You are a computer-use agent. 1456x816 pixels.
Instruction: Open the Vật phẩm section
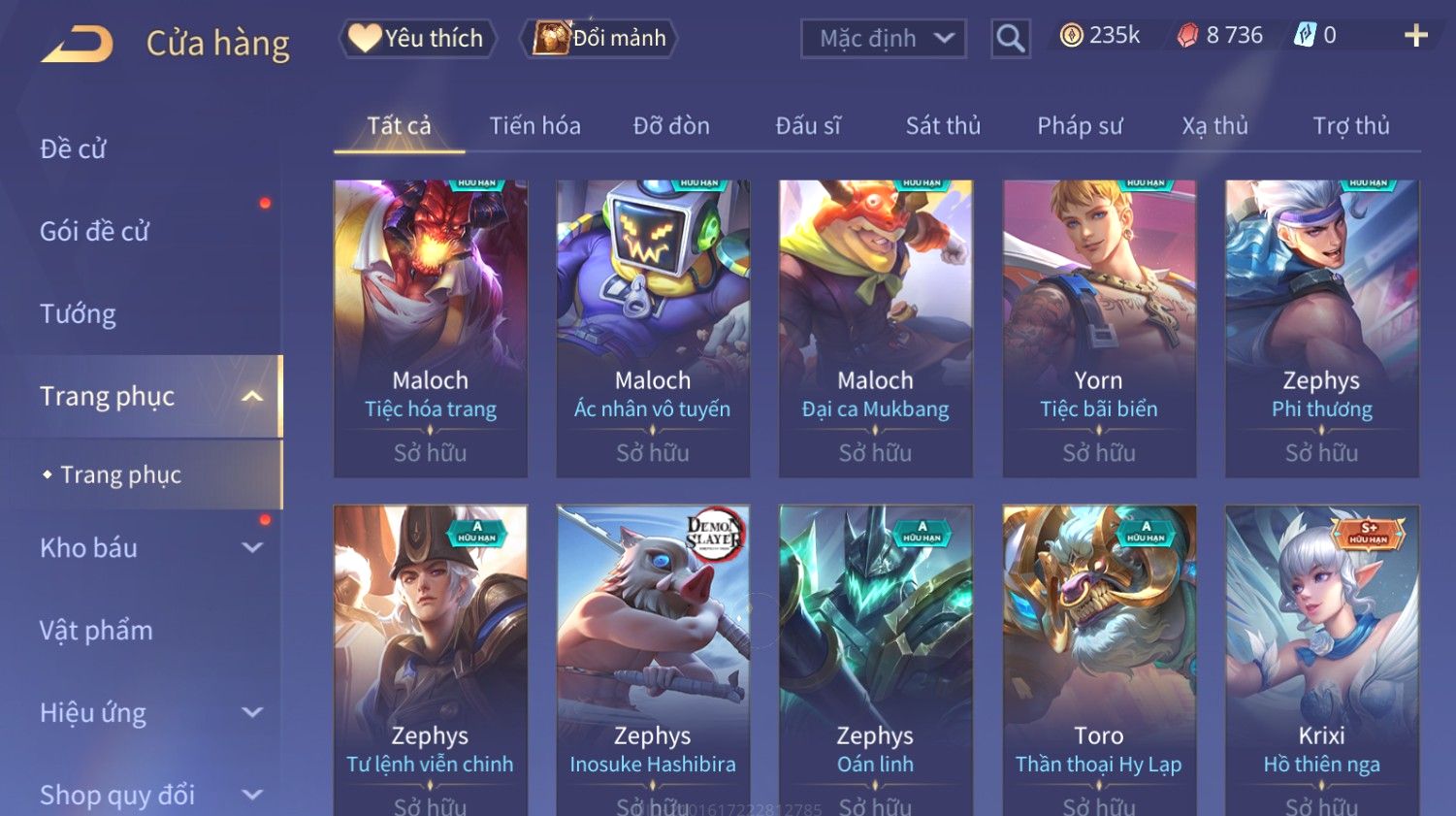coord(96,631)
